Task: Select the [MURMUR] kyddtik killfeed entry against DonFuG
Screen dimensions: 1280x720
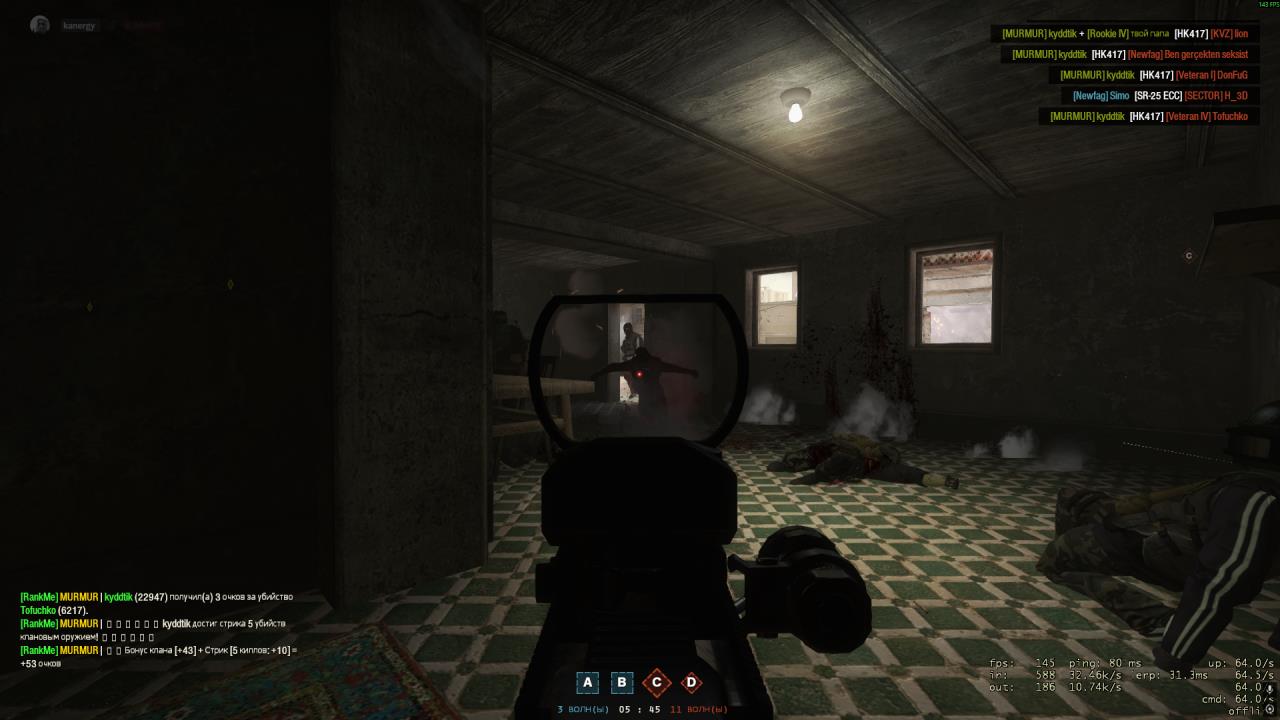Action: point(1154,75)
